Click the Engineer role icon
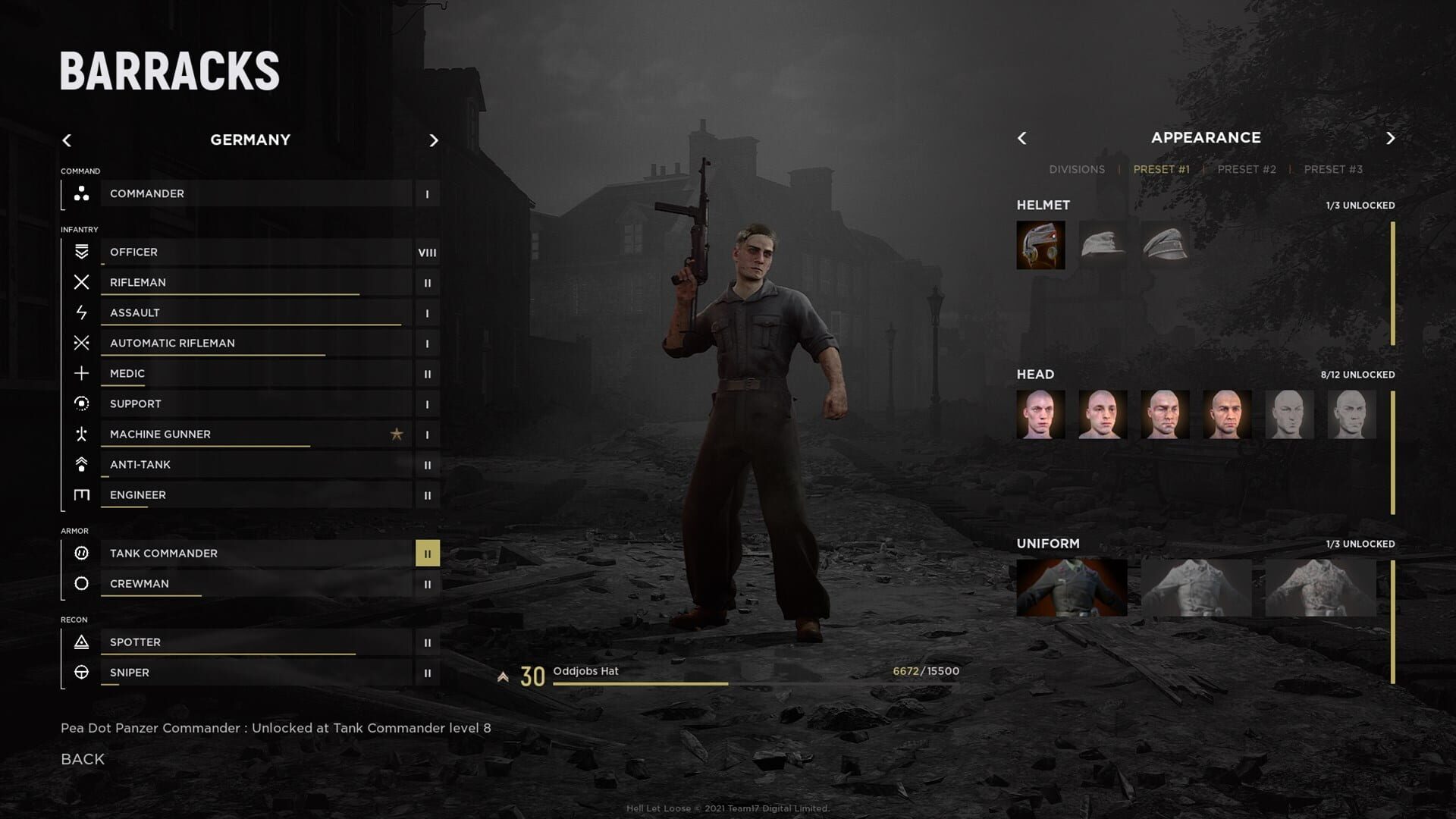Image resolution: width=1456 pixels, height=819 pixels. [x=81, y=494]
